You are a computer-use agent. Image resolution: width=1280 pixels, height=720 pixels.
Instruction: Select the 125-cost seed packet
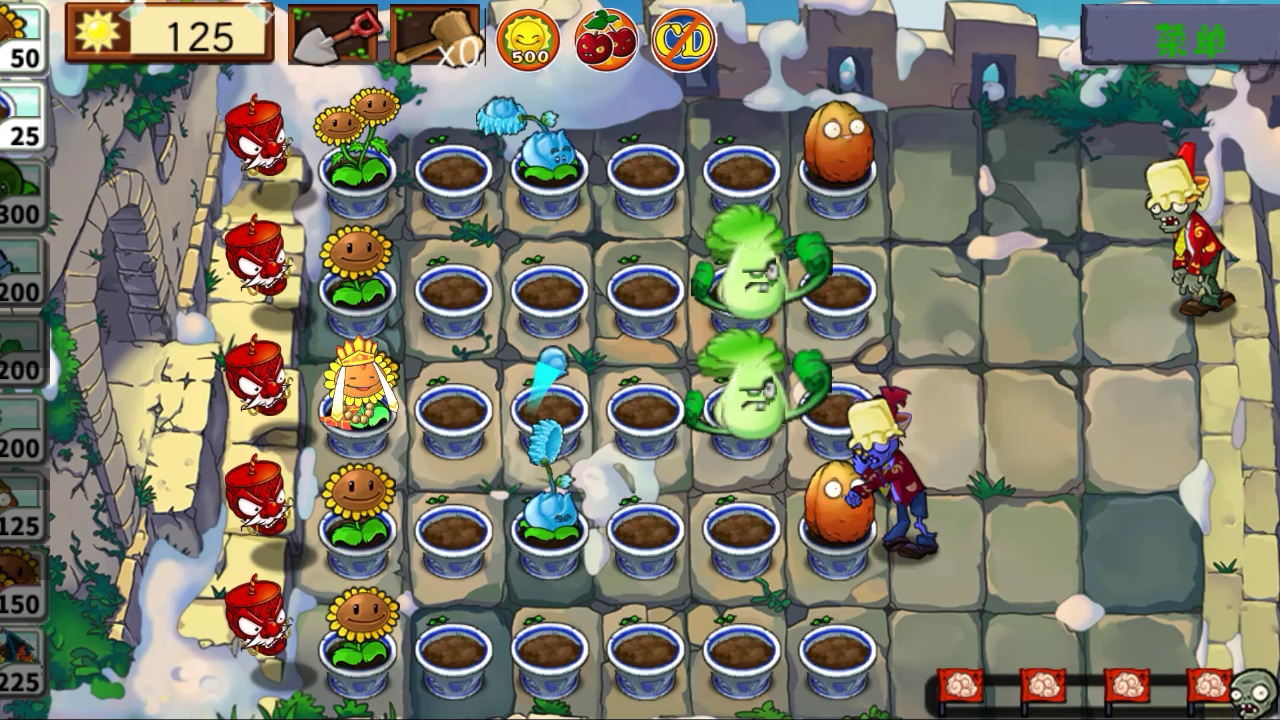pyautogui.click(x=20, y=505)
